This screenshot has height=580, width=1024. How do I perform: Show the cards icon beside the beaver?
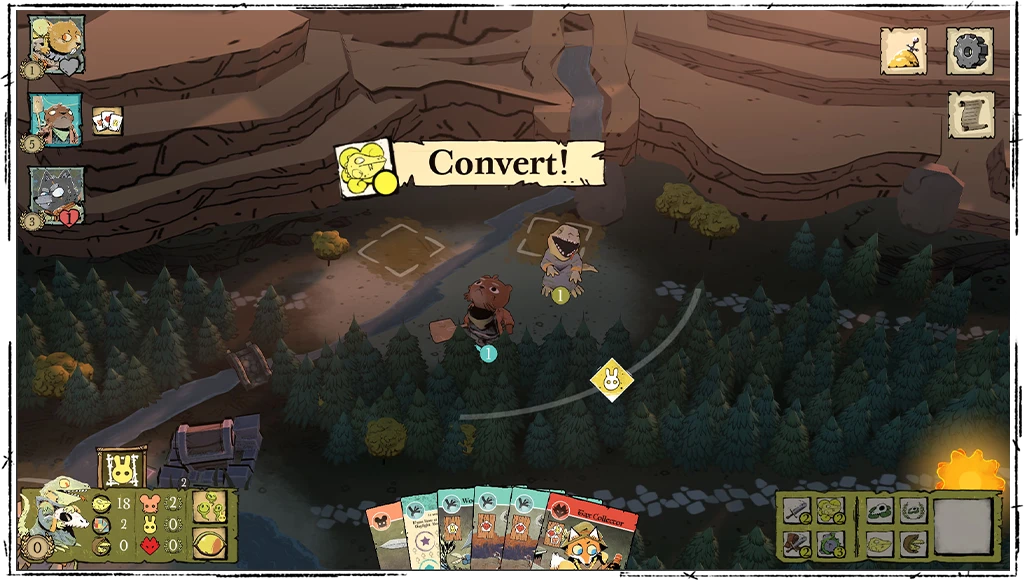(x=107, y=121)
